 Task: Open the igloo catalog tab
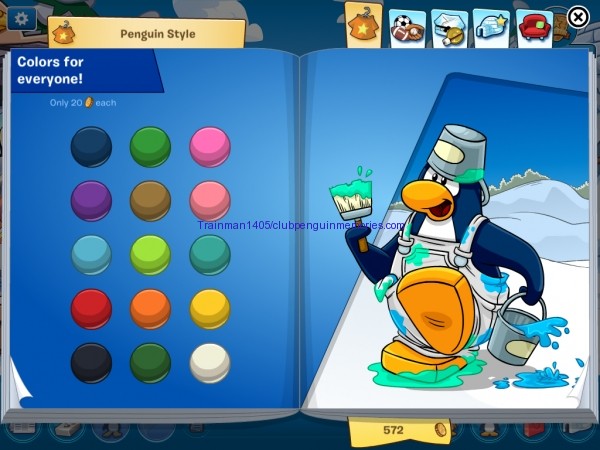tap(490, 27)
